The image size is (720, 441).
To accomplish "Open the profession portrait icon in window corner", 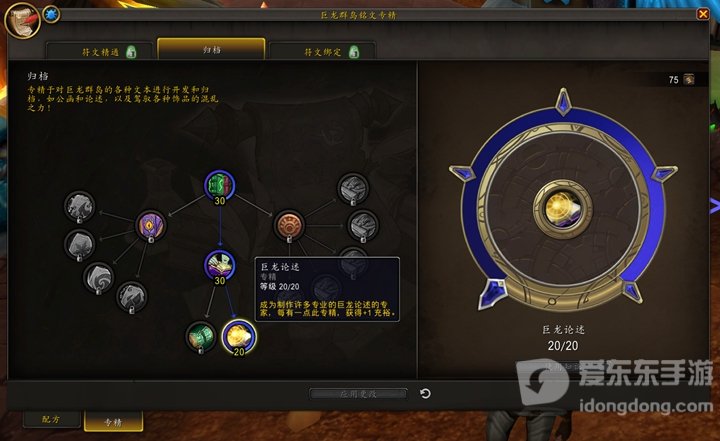I will 17,18.
